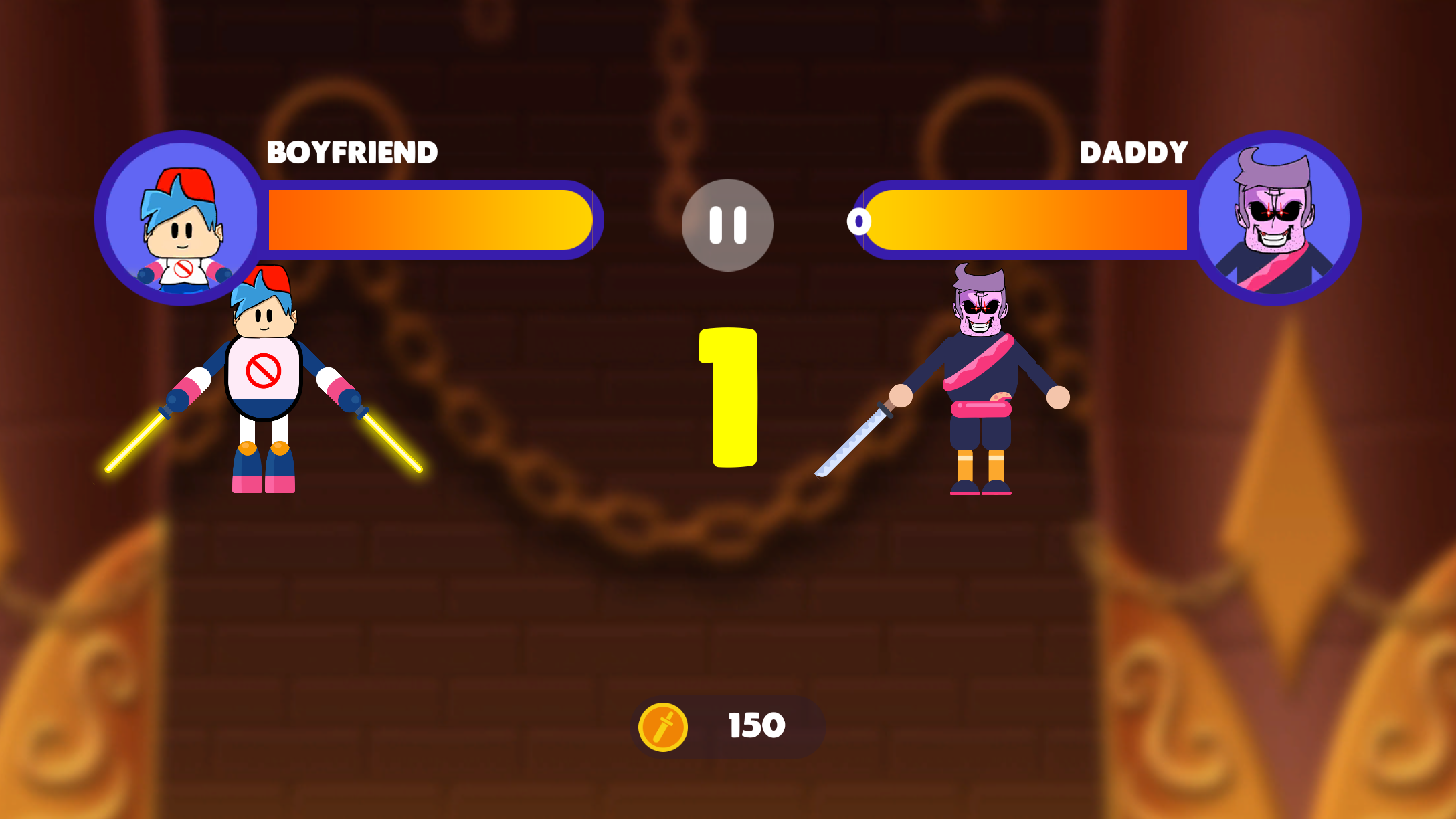Click the BOYFRIEND name label
1456x819 pixels.
pos(353,152)
